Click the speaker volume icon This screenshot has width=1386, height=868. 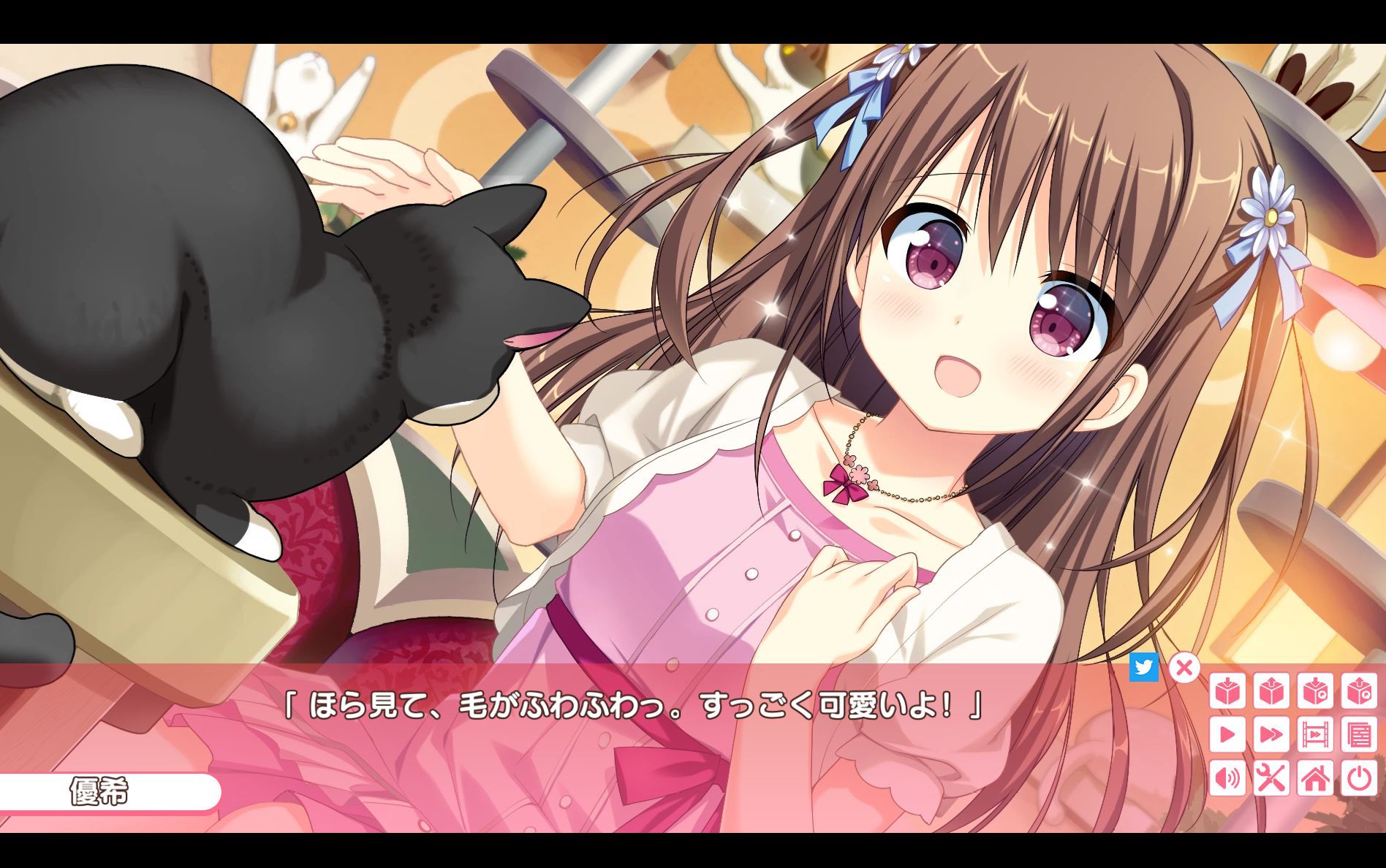pyautogui.click(x=1227, y=778)
